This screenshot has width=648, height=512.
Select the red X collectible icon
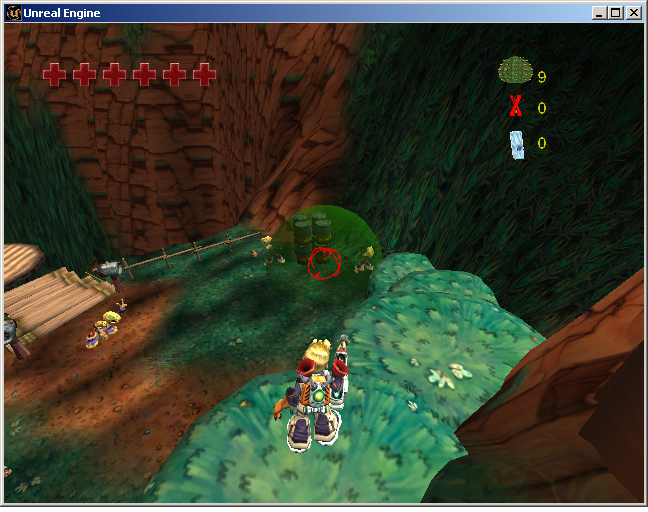[x=516, y=106]
